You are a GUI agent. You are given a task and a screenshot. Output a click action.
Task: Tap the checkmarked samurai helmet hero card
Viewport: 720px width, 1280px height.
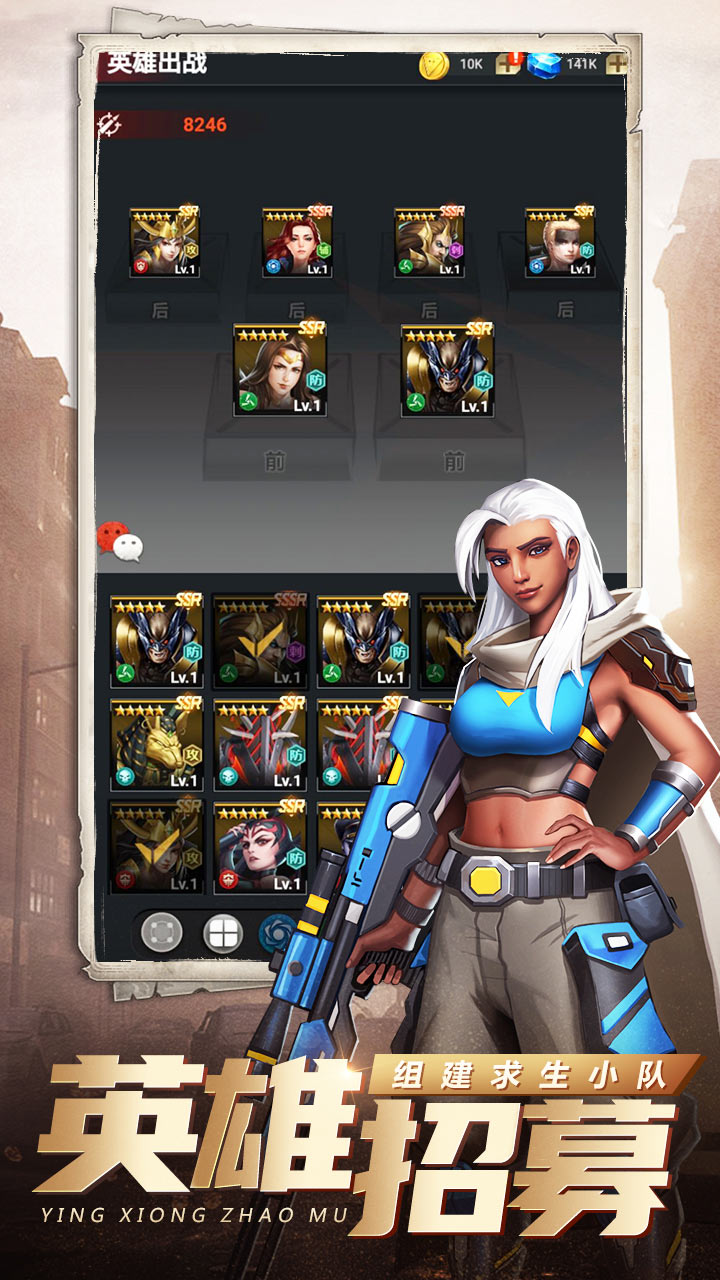tap(156, 847)
